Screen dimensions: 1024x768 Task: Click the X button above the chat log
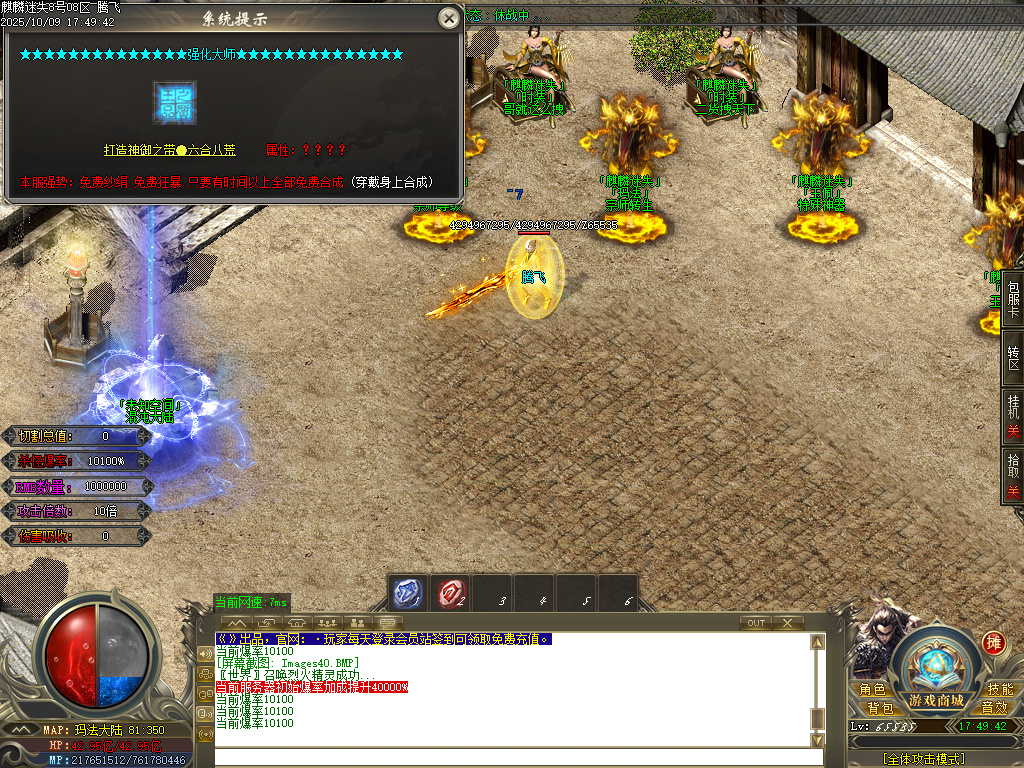coord(788,623)
